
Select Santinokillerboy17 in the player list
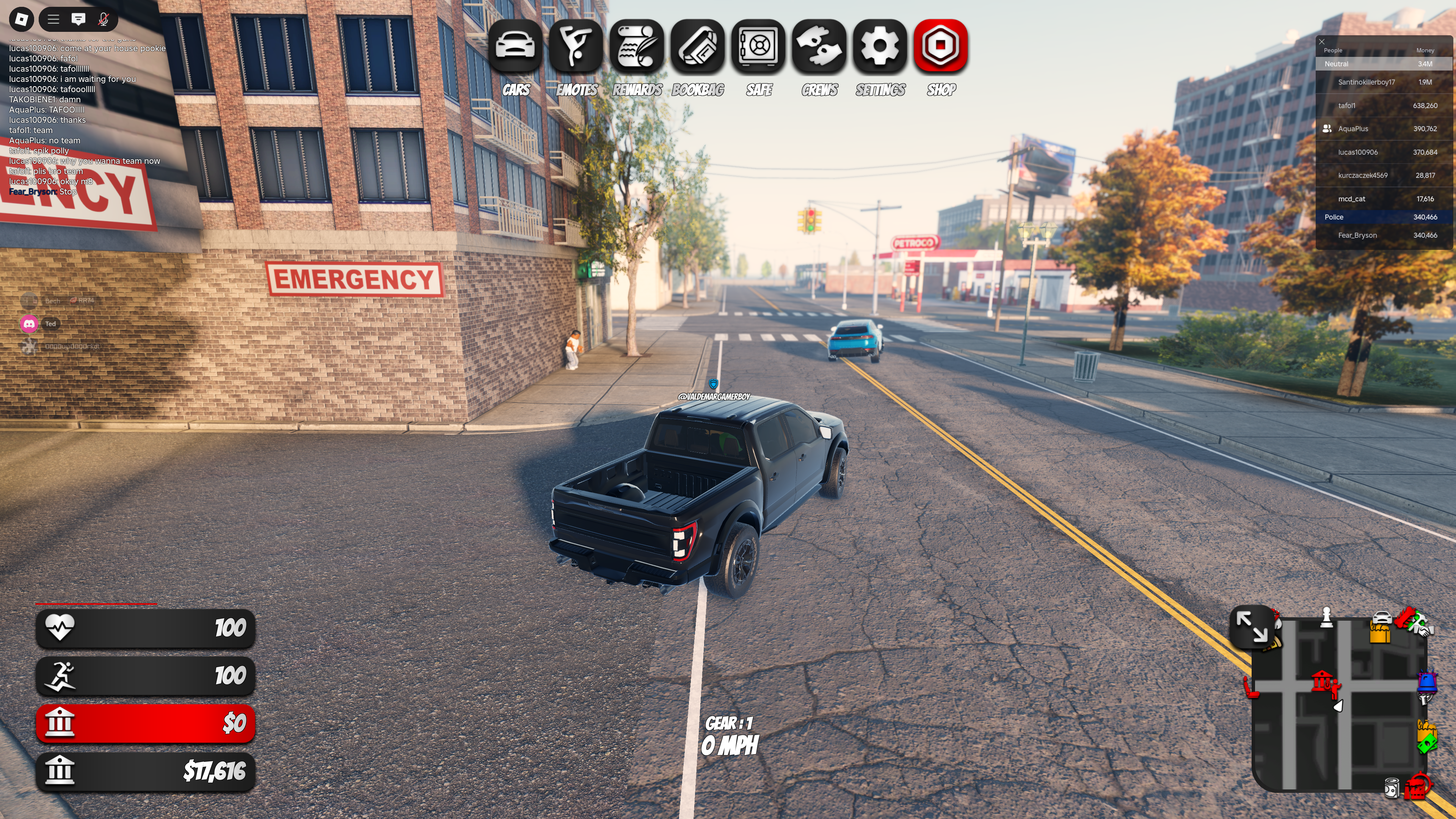1366,82
